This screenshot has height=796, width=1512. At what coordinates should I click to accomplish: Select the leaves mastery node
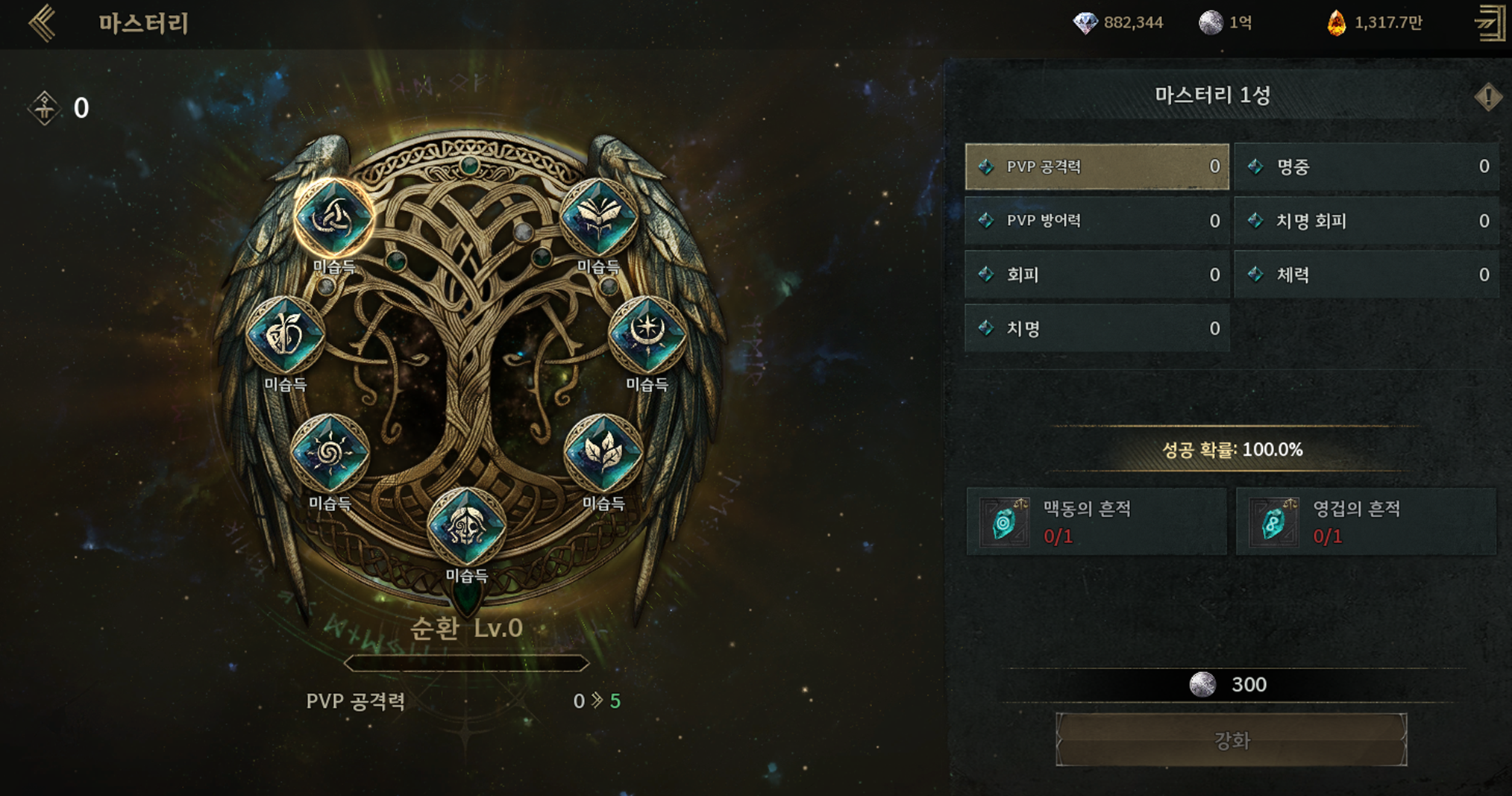tap(603, 453)
